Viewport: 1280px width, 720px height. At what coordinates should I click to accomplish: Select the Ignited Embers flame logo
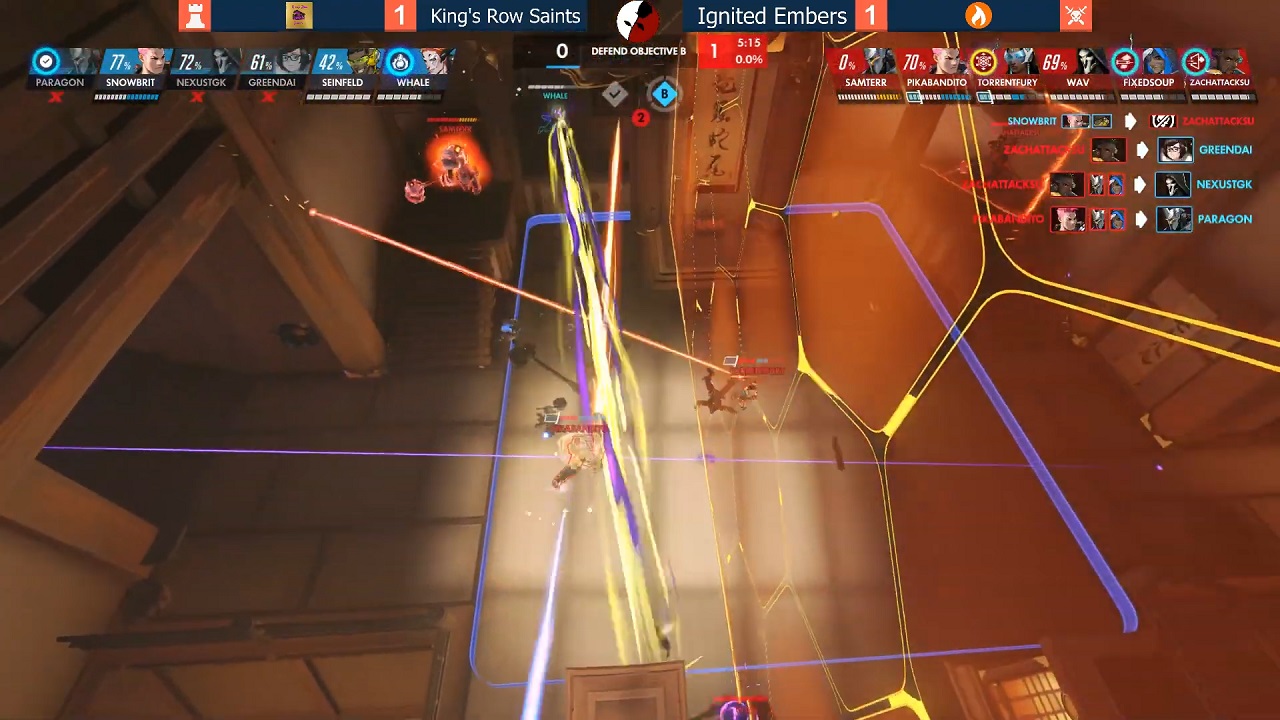pyautogui.click(x=978, y=16)
